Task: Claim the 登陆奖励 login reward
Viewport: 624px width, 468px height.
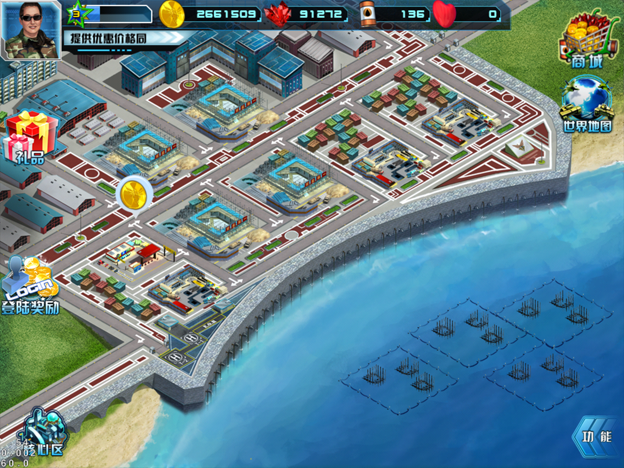Action: 30,287
